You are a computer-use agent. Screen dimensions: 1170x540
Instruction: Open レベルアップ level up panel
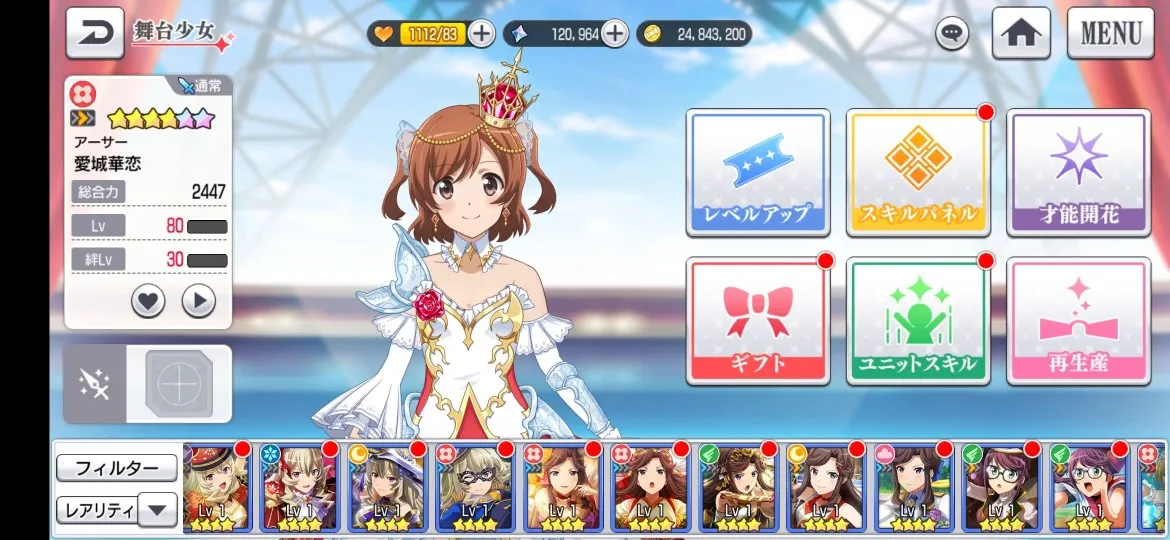(x=757, y=172)
